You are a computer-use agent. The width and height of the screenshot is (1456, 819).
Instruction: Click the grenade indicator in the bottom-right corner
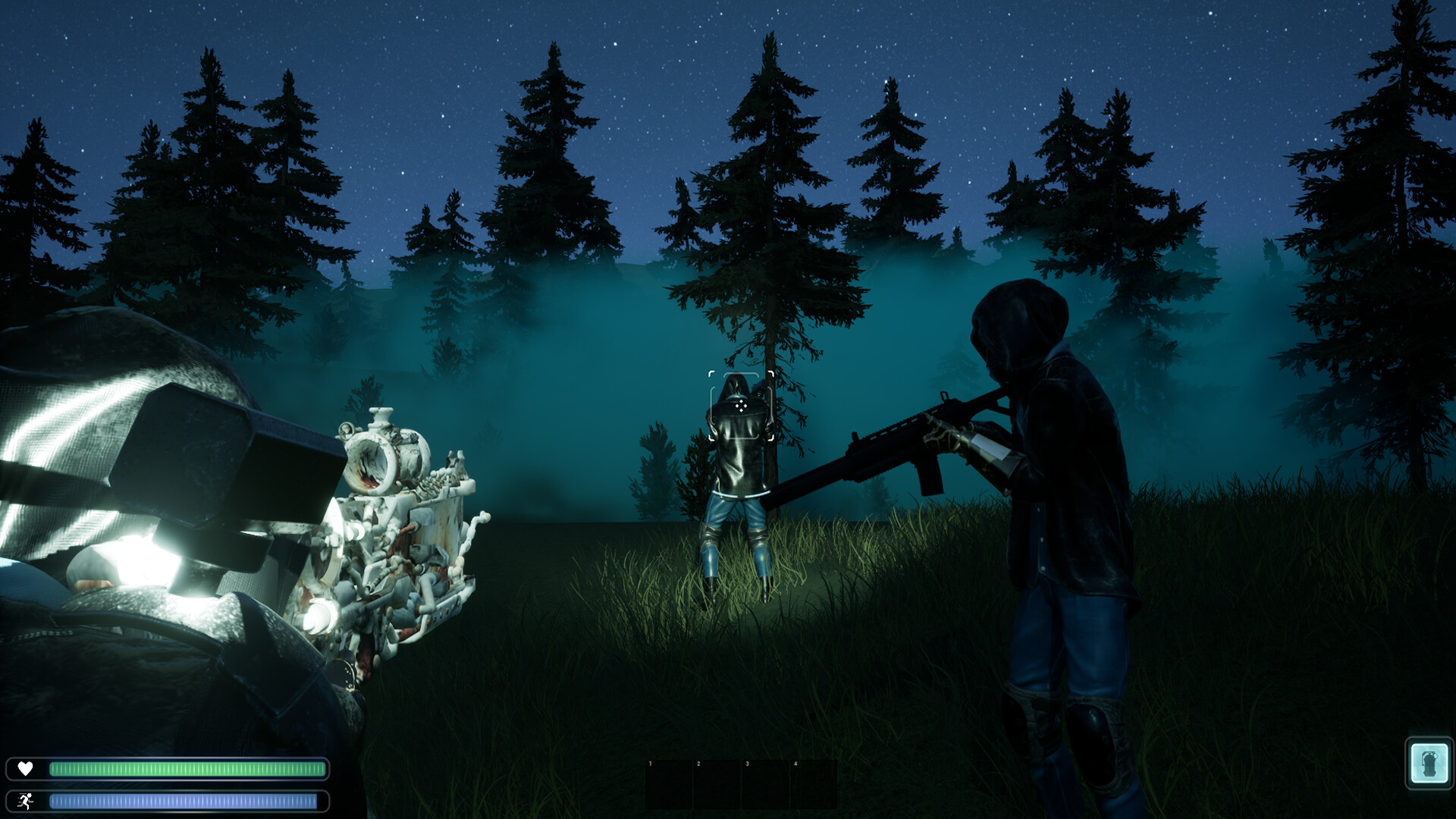click(1429, 764)
